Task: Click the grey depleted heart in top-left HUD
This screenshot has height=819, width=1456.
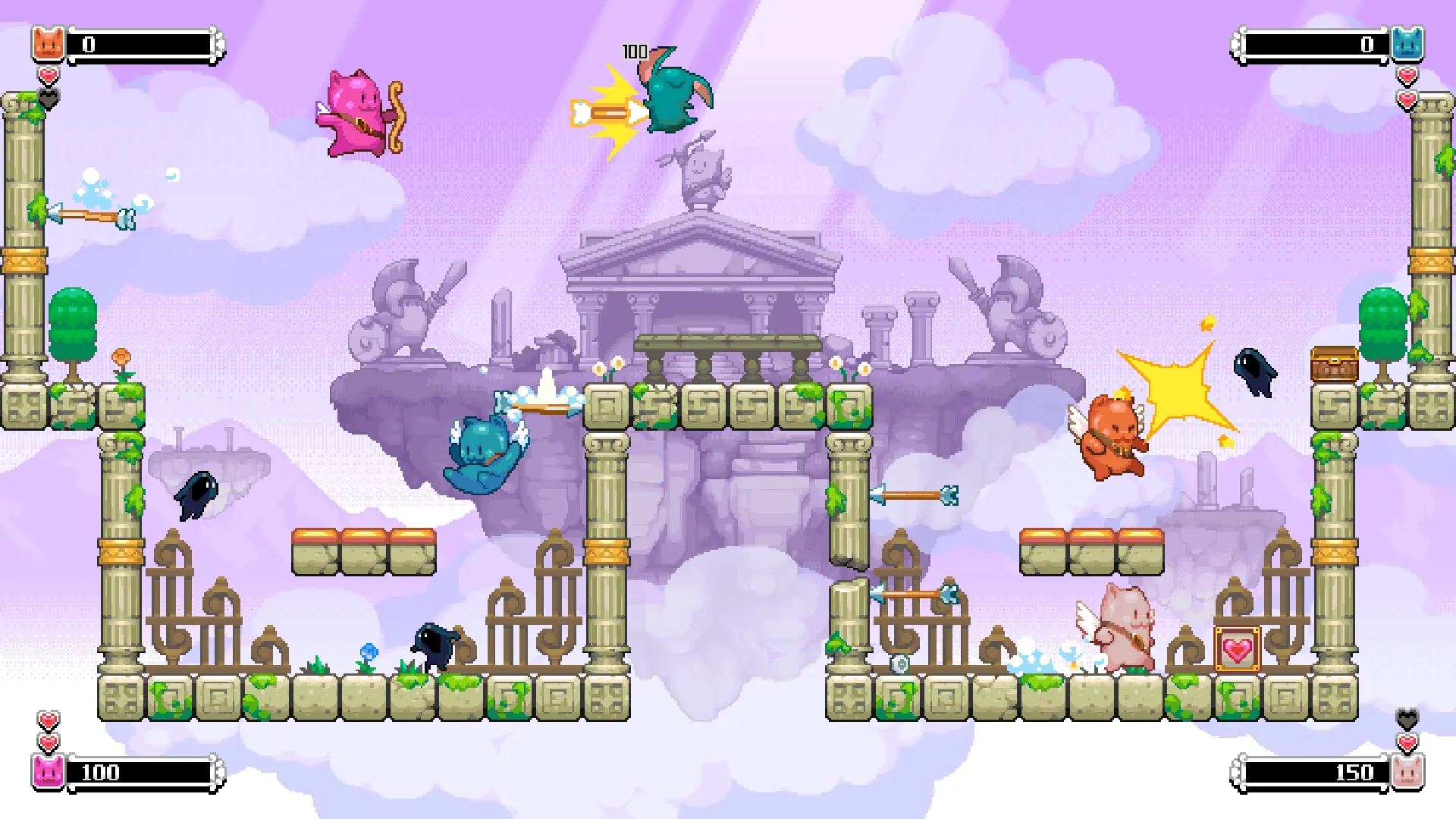Action: pos(48,96)
